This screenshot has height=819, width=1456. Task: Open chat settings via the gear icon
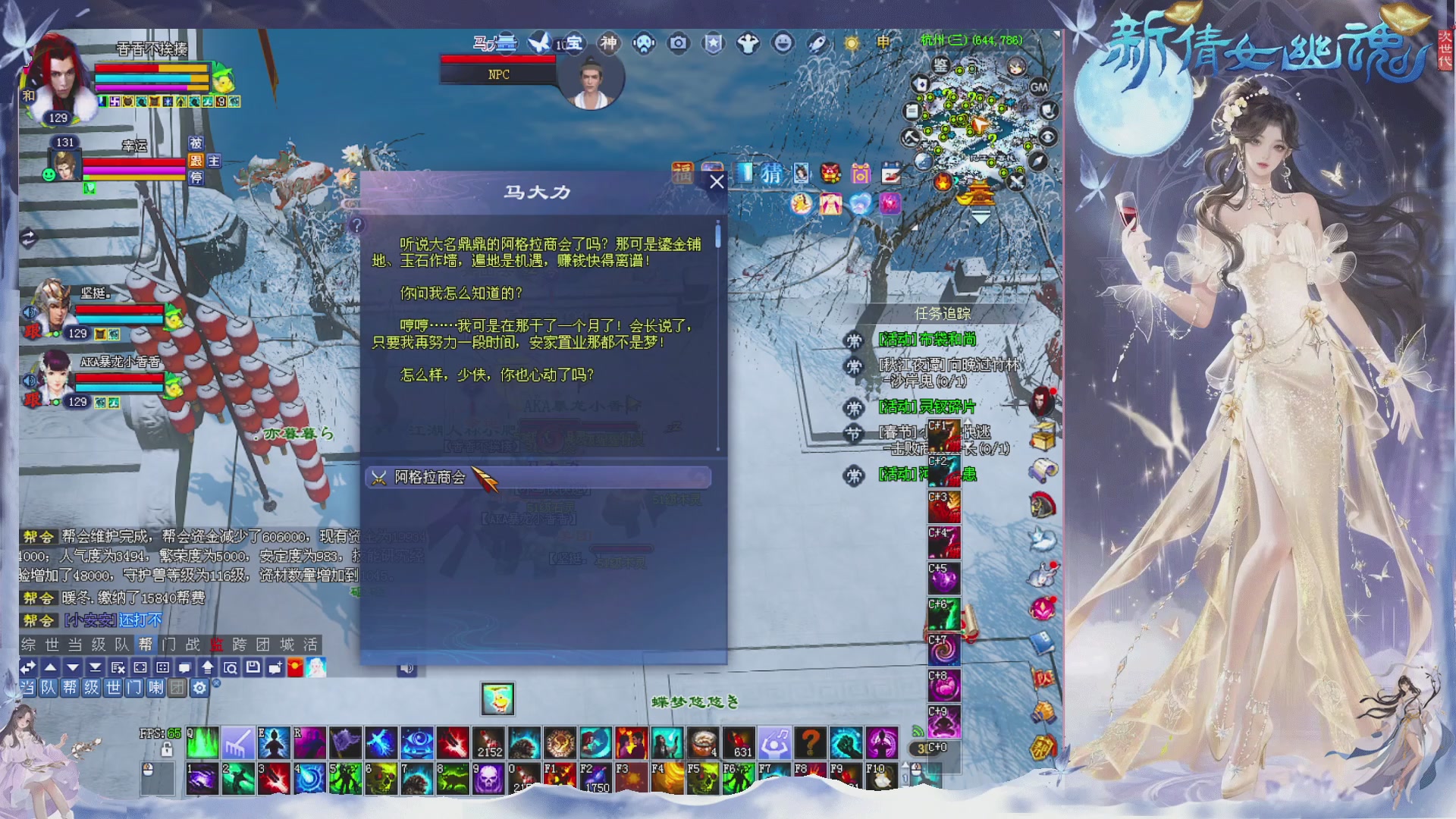[x=199, y=688]
